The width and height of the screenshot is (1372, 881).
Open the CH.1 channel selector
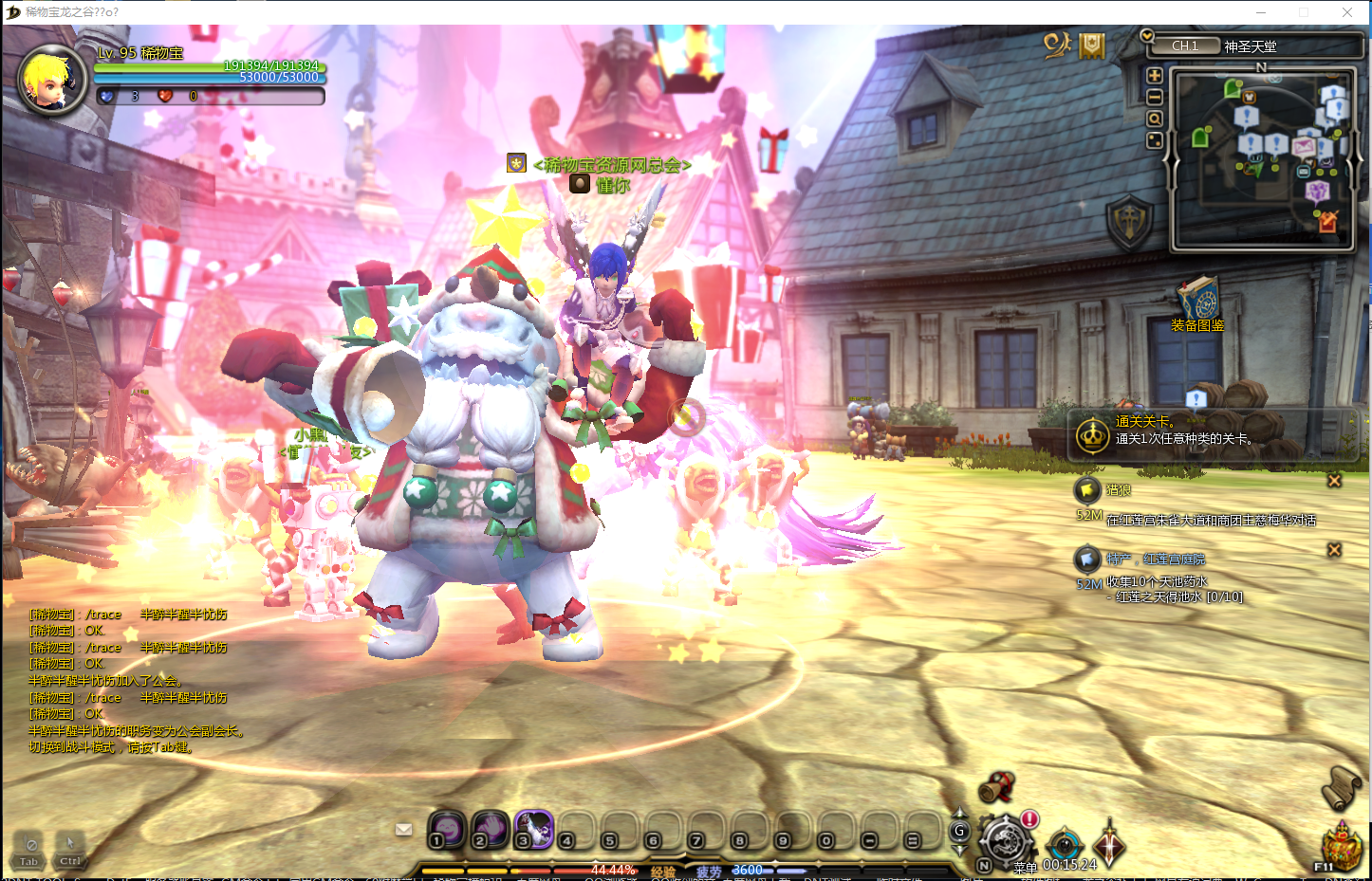tap(1185, 46)
